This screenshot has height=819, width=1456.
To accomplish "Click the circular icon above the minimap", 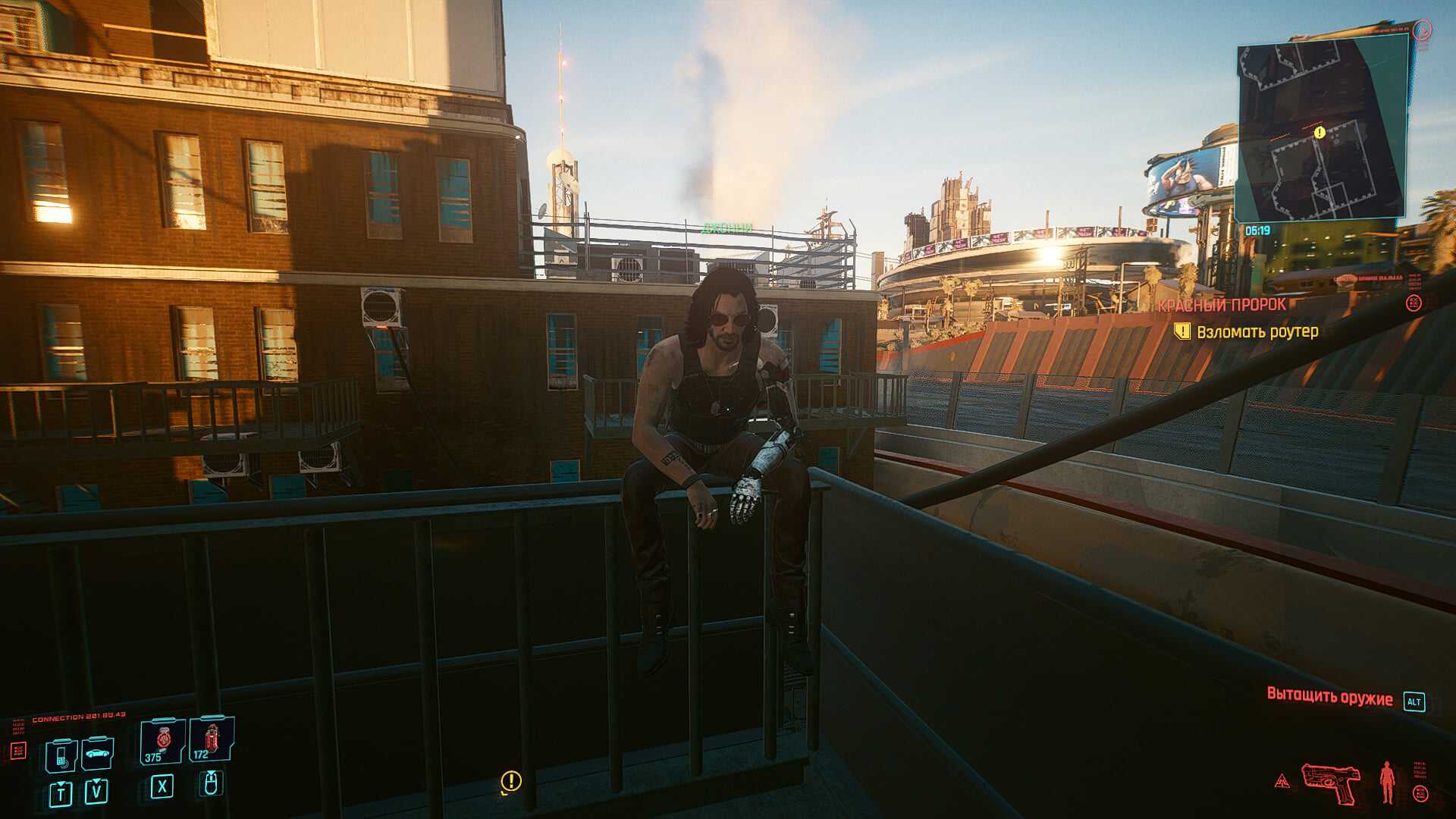I will 1422,30.
